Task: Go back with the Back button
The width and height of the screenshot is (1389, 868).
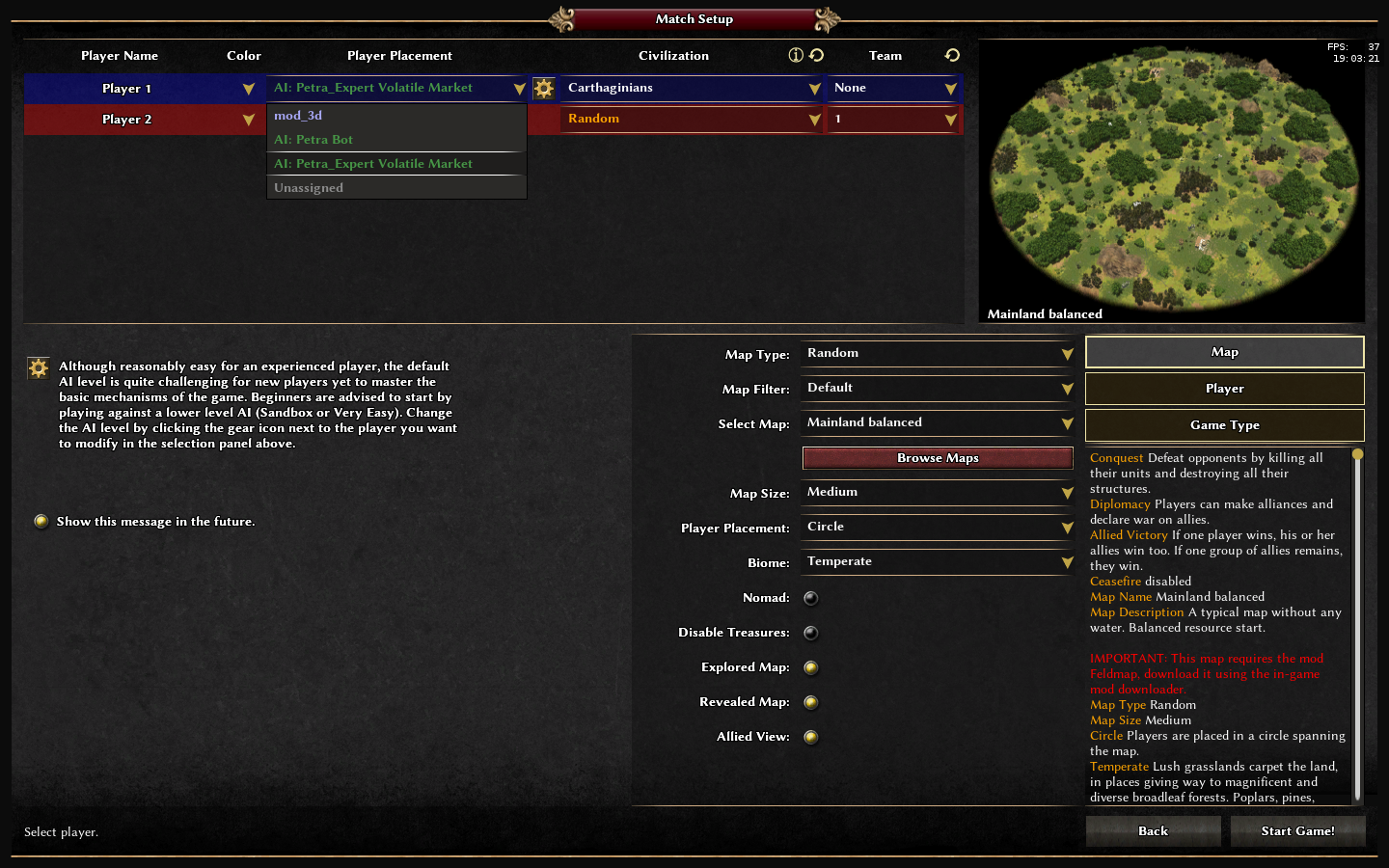Action: pyautogui.click(x=1153, y=831)
